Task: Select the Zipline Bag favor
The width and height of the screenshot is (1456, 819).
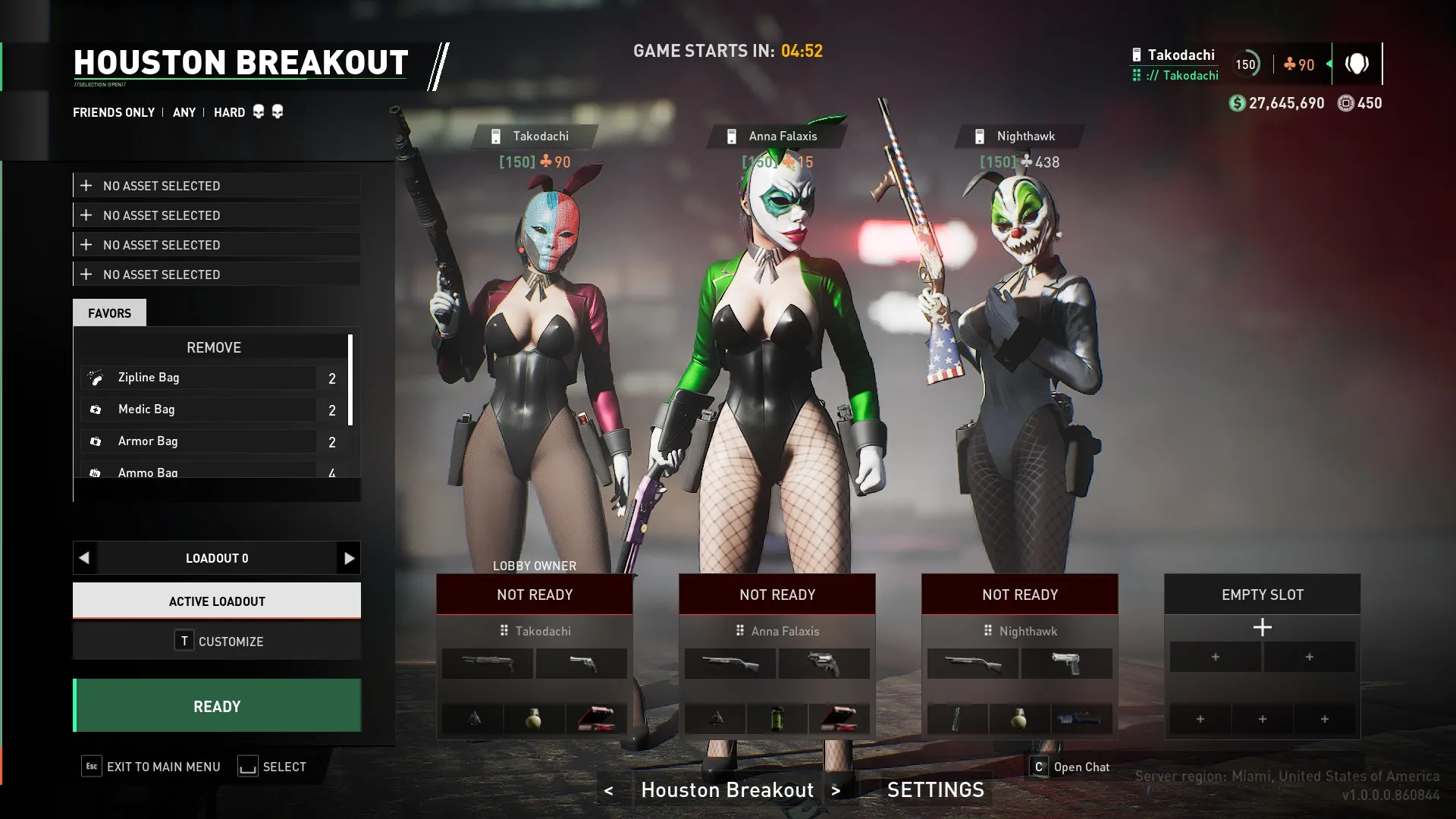Action: (x=199, y=378)
